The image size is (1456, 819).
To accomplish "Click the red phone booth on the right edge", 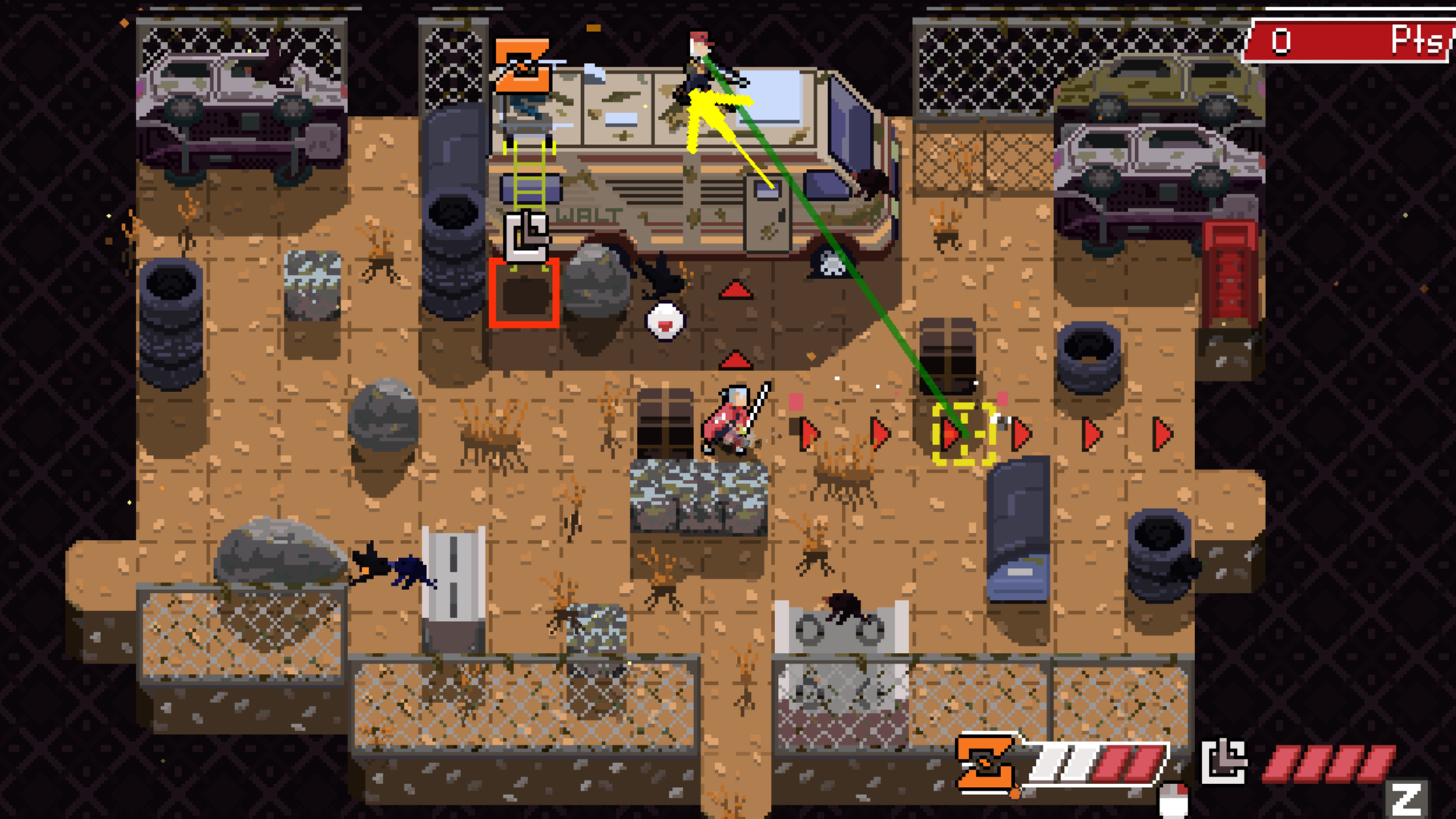I will 1230,273.
